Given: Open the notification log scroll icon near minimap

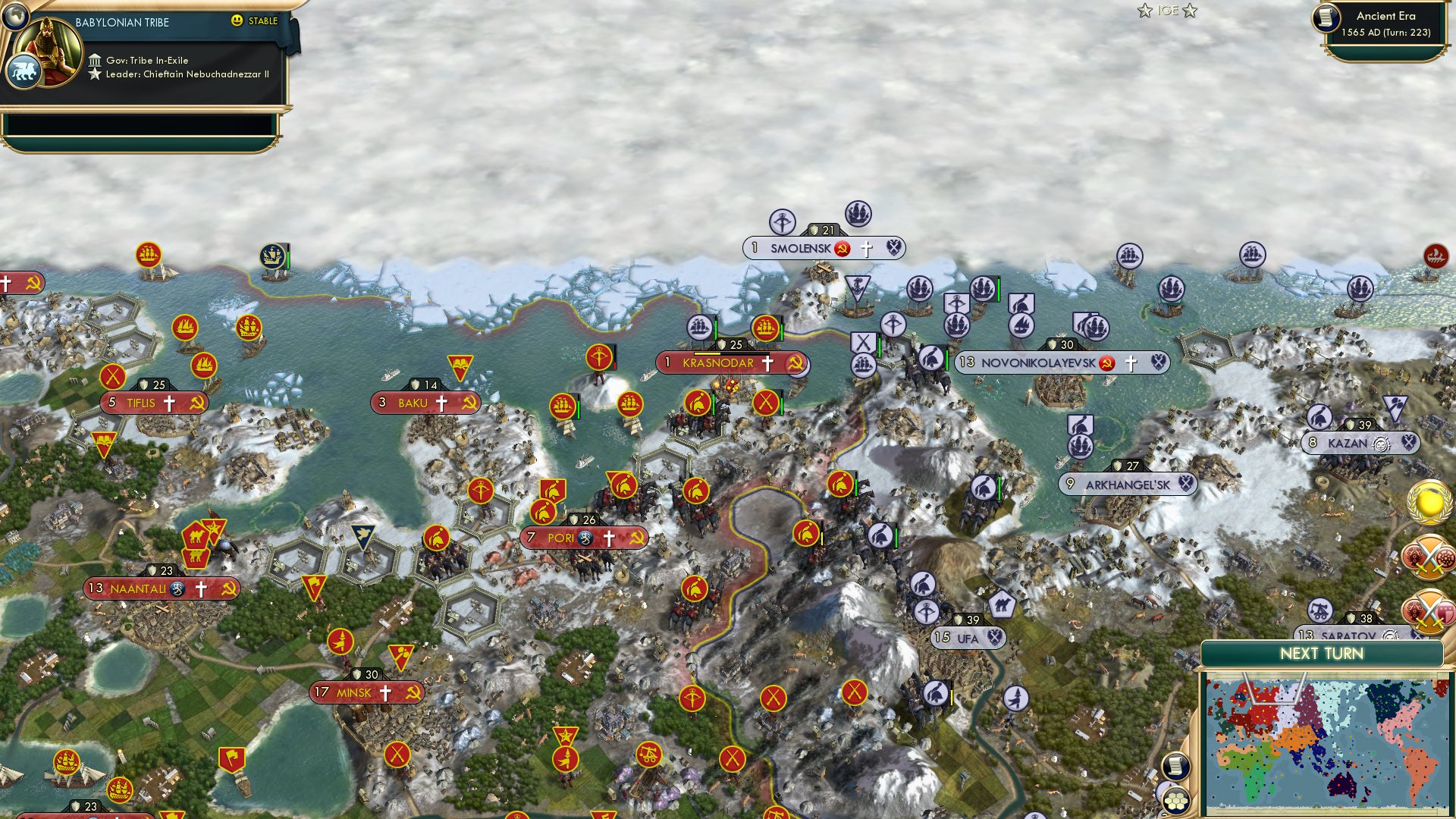Looking at the screenshot, I should pyautogui.click(x=1176, y=767).
